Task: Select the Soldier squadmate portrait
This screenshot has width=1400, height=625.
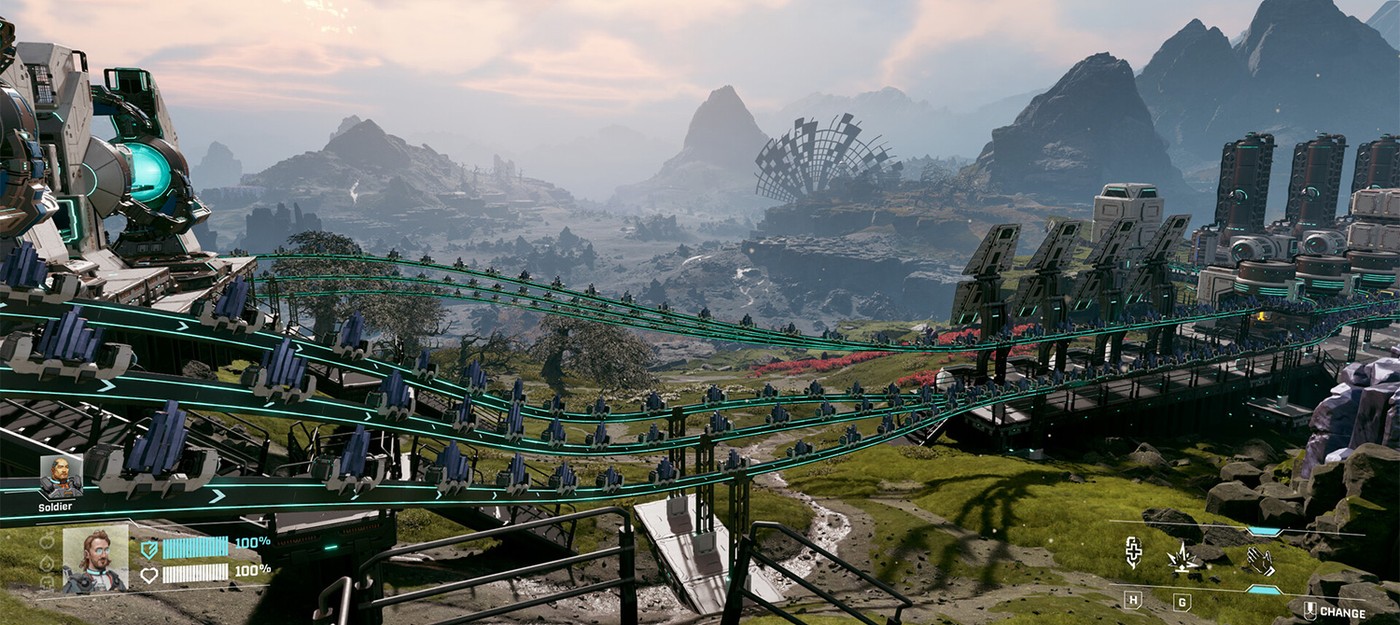Action: (60, 477)
